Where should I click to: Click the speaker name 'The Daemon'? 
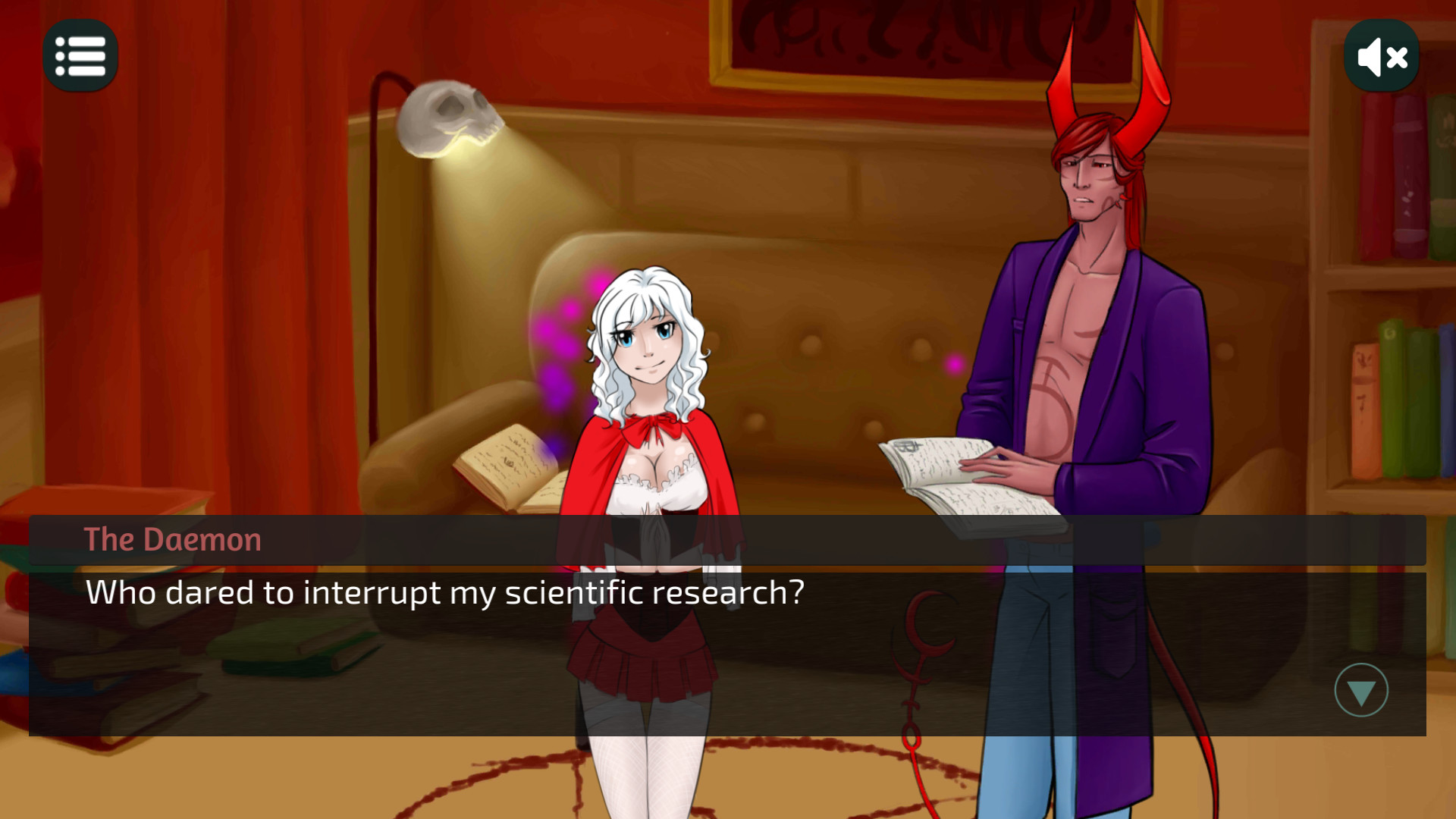[171, 540]
